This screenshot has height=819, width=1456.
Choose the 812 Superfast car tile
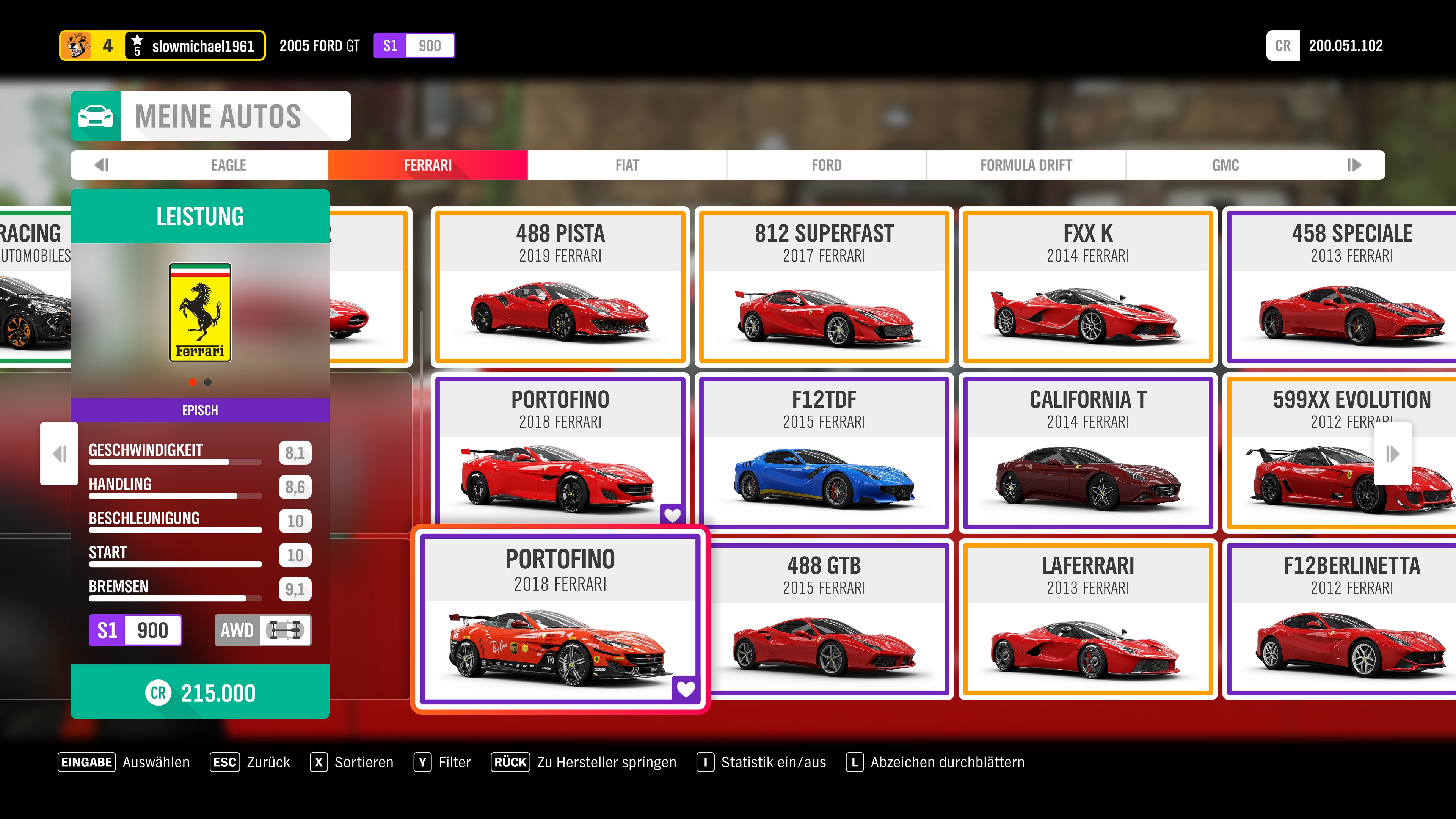pos(824,287)
